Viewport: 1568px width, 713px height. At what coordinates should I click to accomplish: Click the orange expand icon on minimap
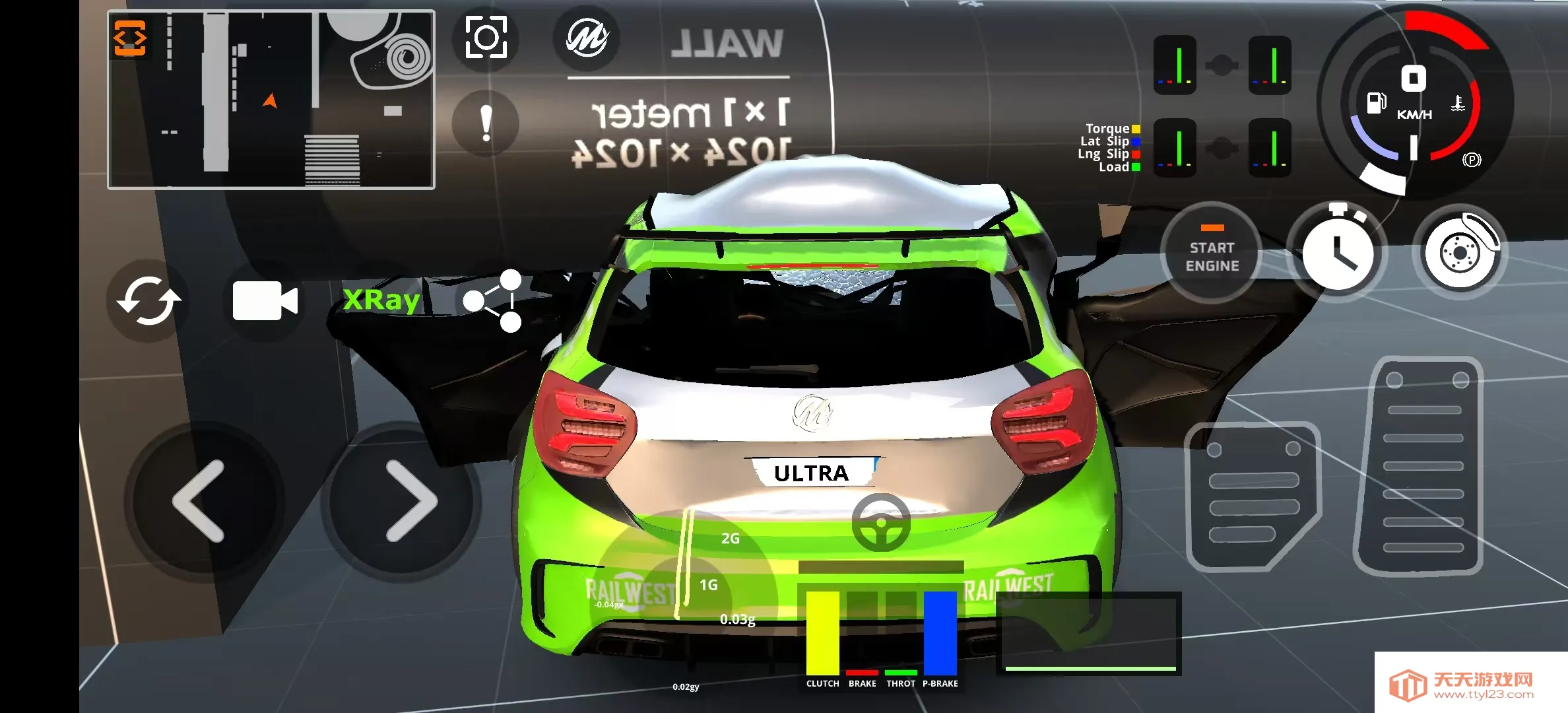pyautogui.click(x=130, y=38)
